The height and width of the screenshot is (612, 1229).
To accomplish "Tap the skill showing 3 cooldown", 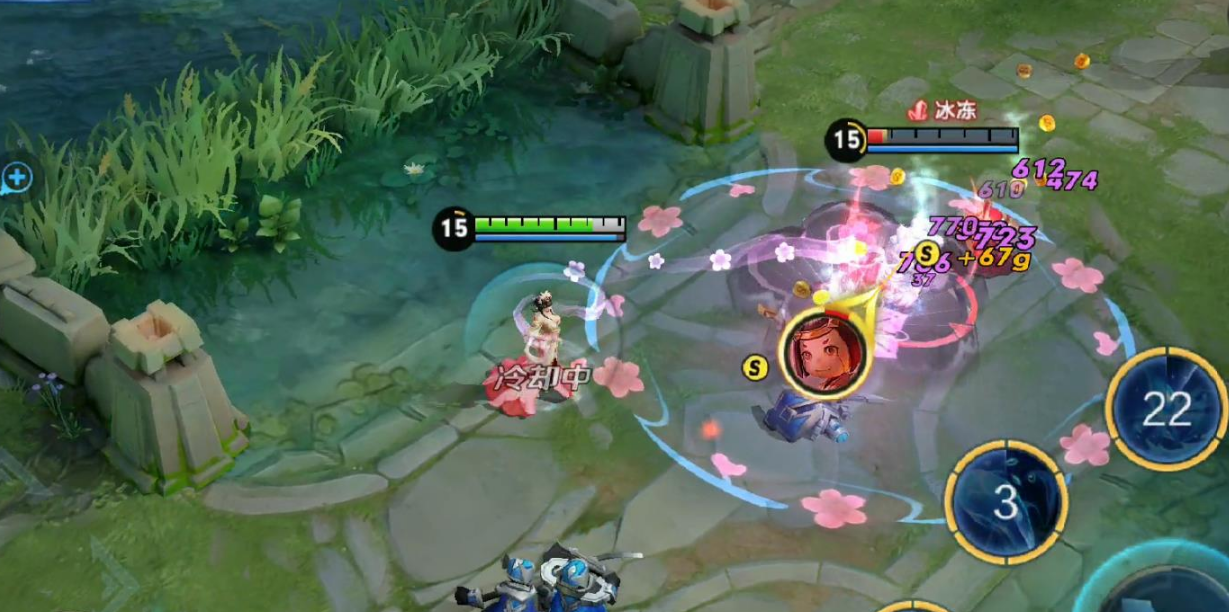I will 1006,502.
